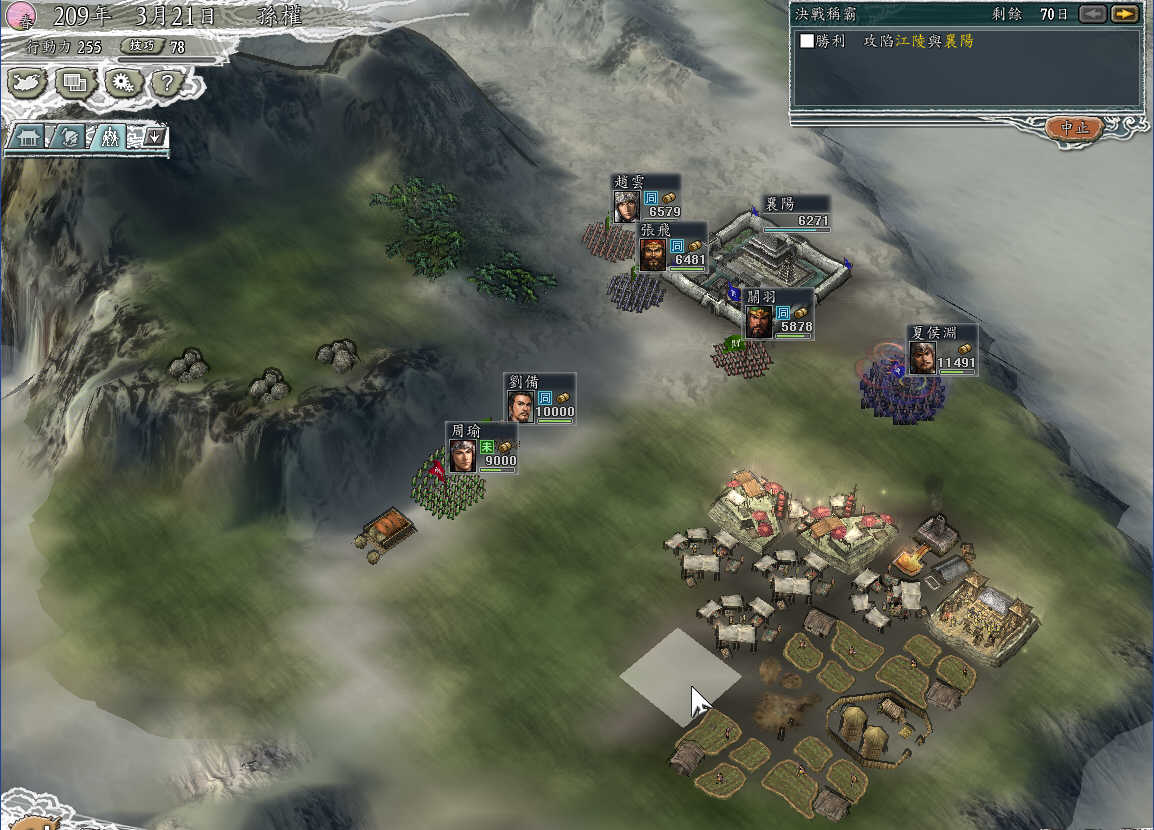Switch to the city building tab
This screenshot has height=830, width=1154.
coord(27,137)
